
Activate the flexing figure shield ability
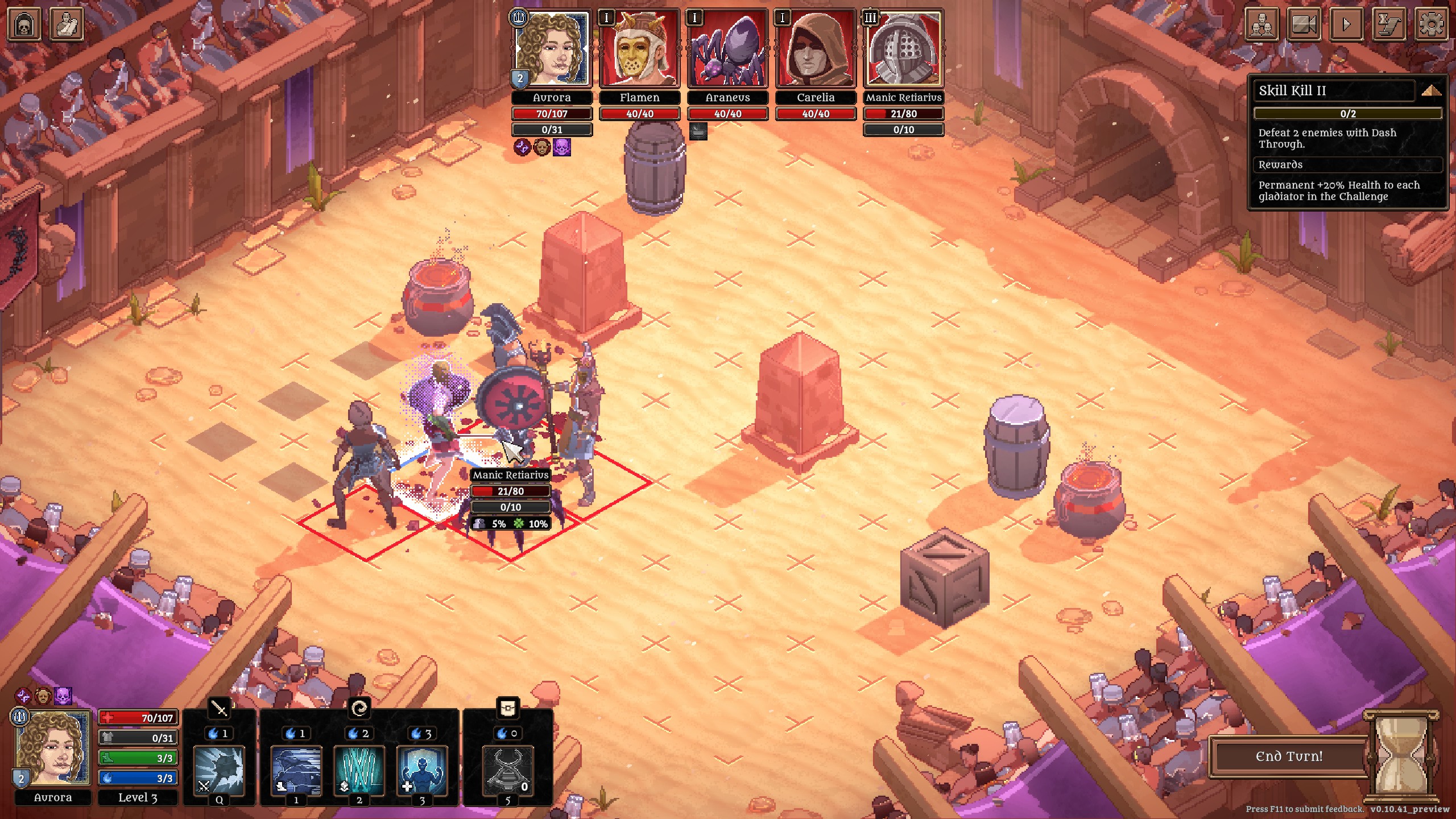(421, 771)
